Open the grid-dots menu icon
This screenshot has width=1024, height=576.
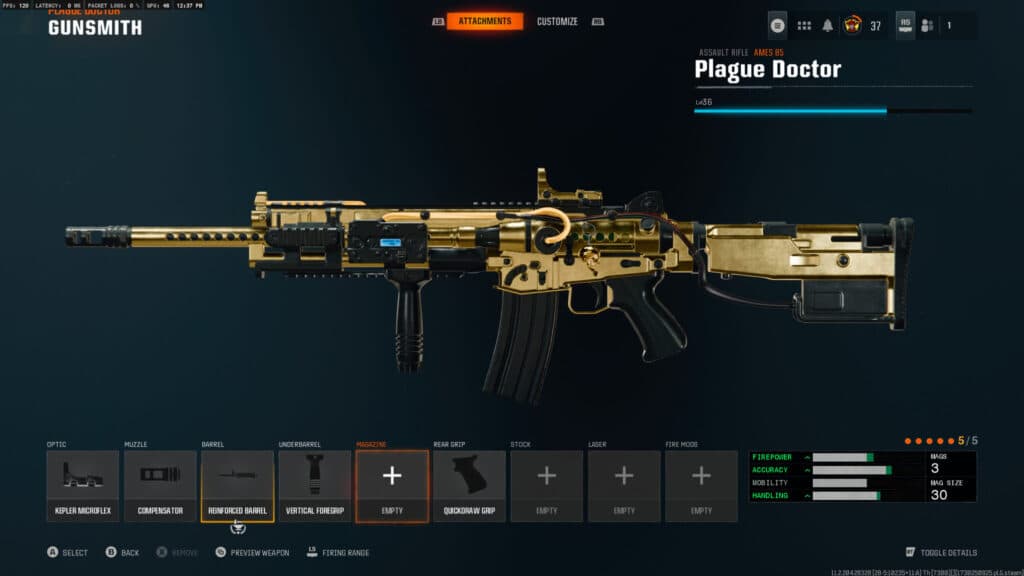(804, 26)
